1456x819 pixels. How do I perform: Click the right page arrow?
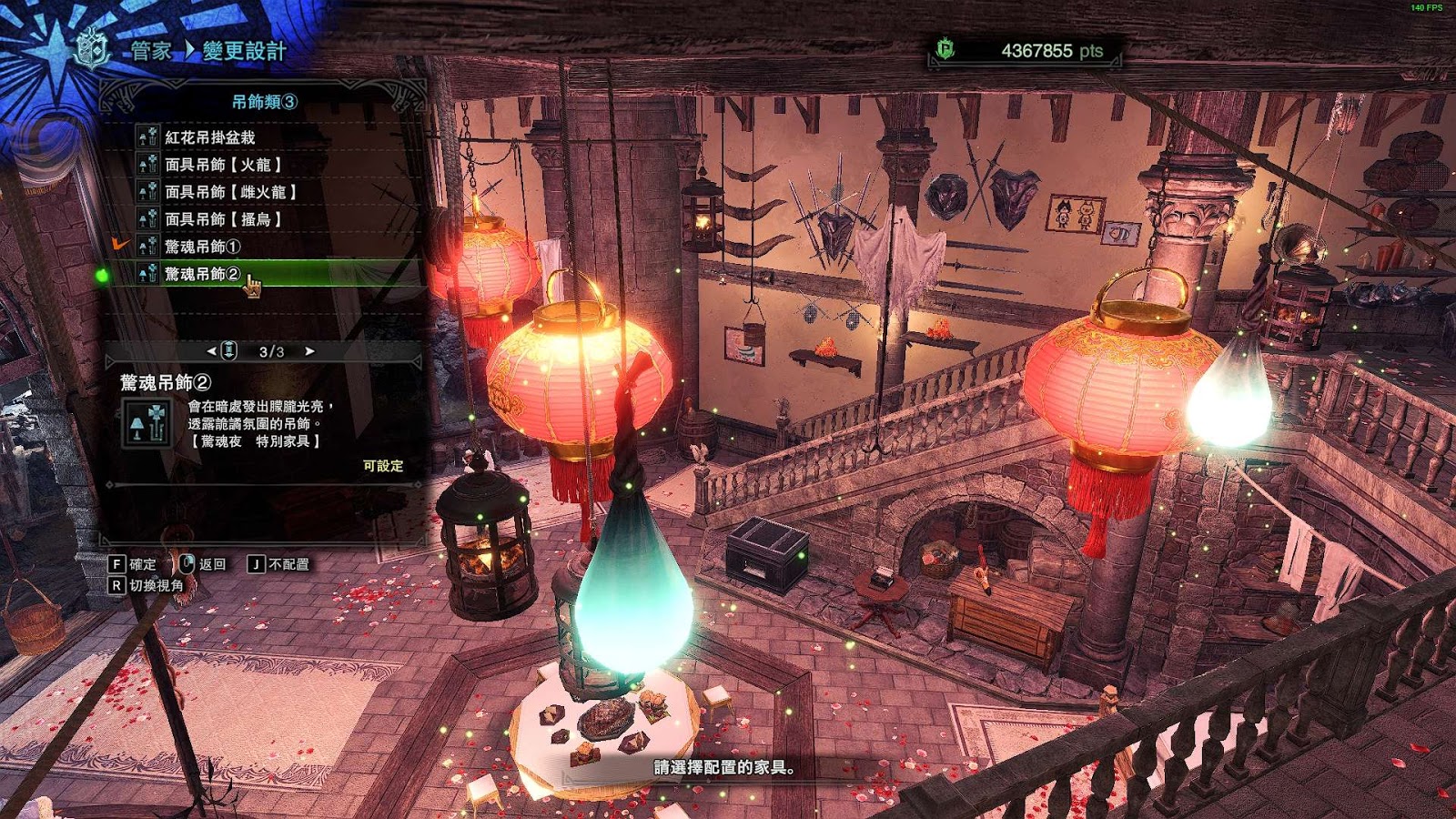coord(309,351)
